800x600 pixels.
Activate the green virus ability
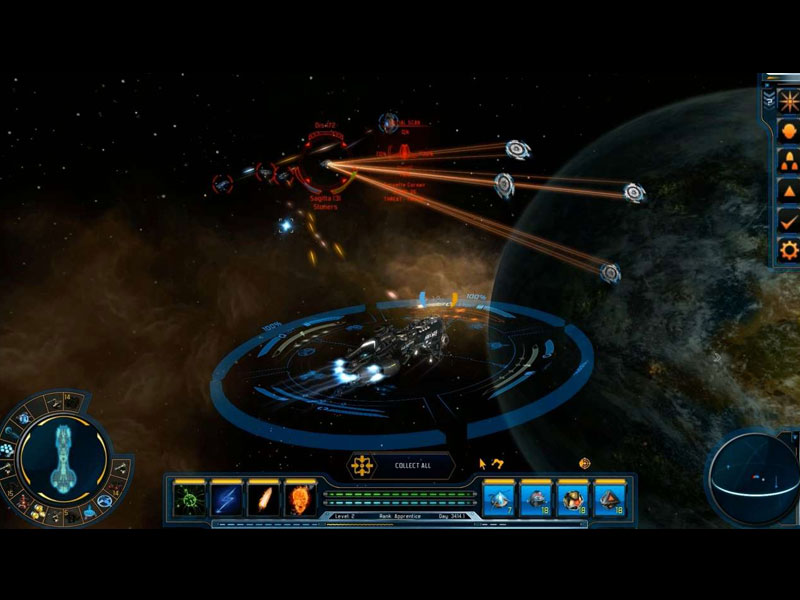coord(186,498)
